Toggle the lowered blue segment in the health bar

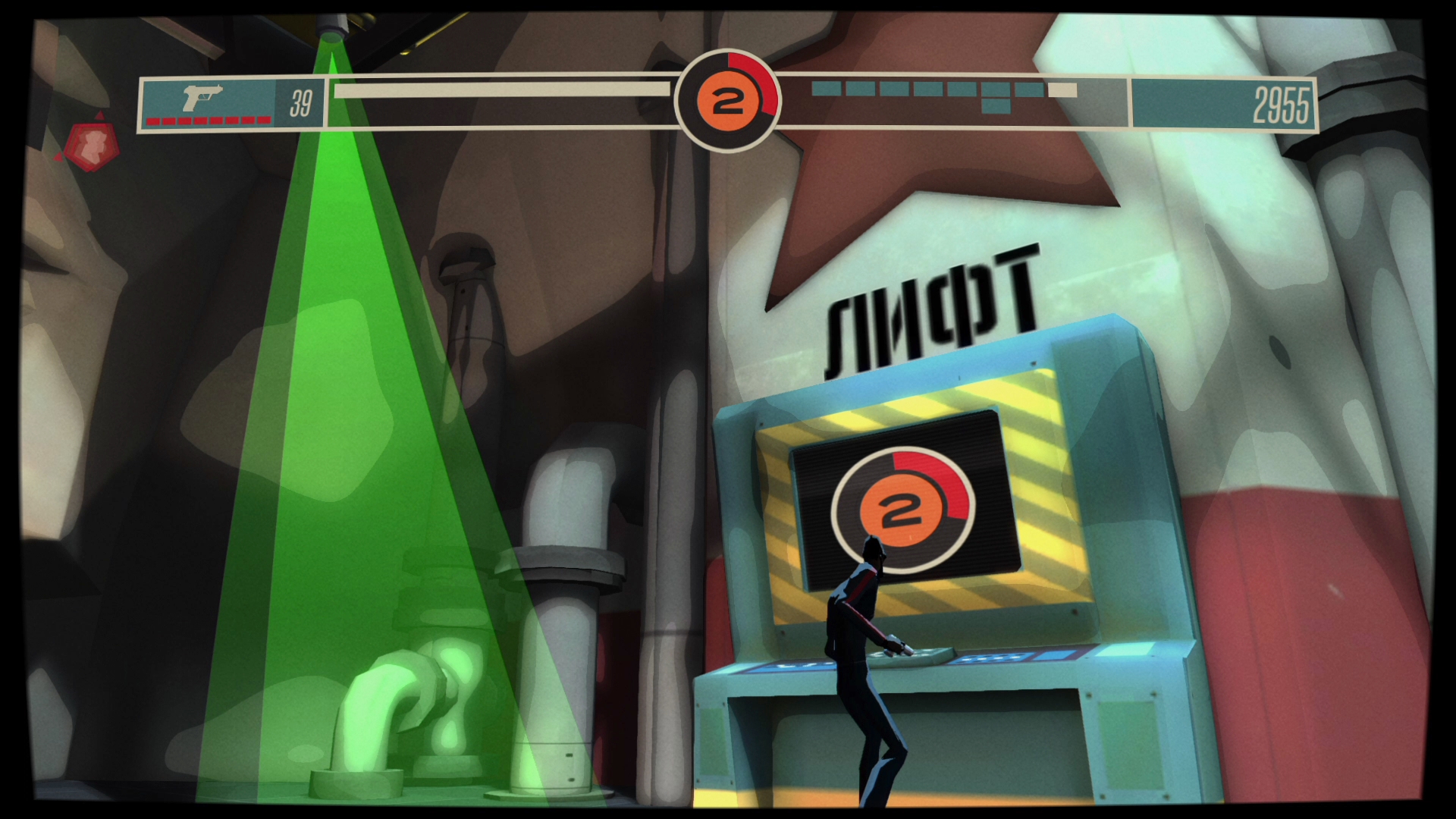click(x=996, y=106)
